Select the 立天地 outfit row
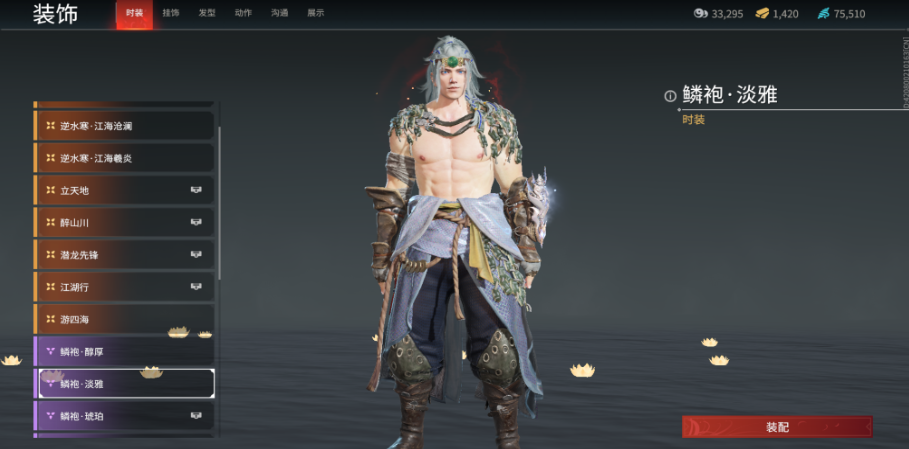The height and width of the screenshot is (449, 909). 124,190
